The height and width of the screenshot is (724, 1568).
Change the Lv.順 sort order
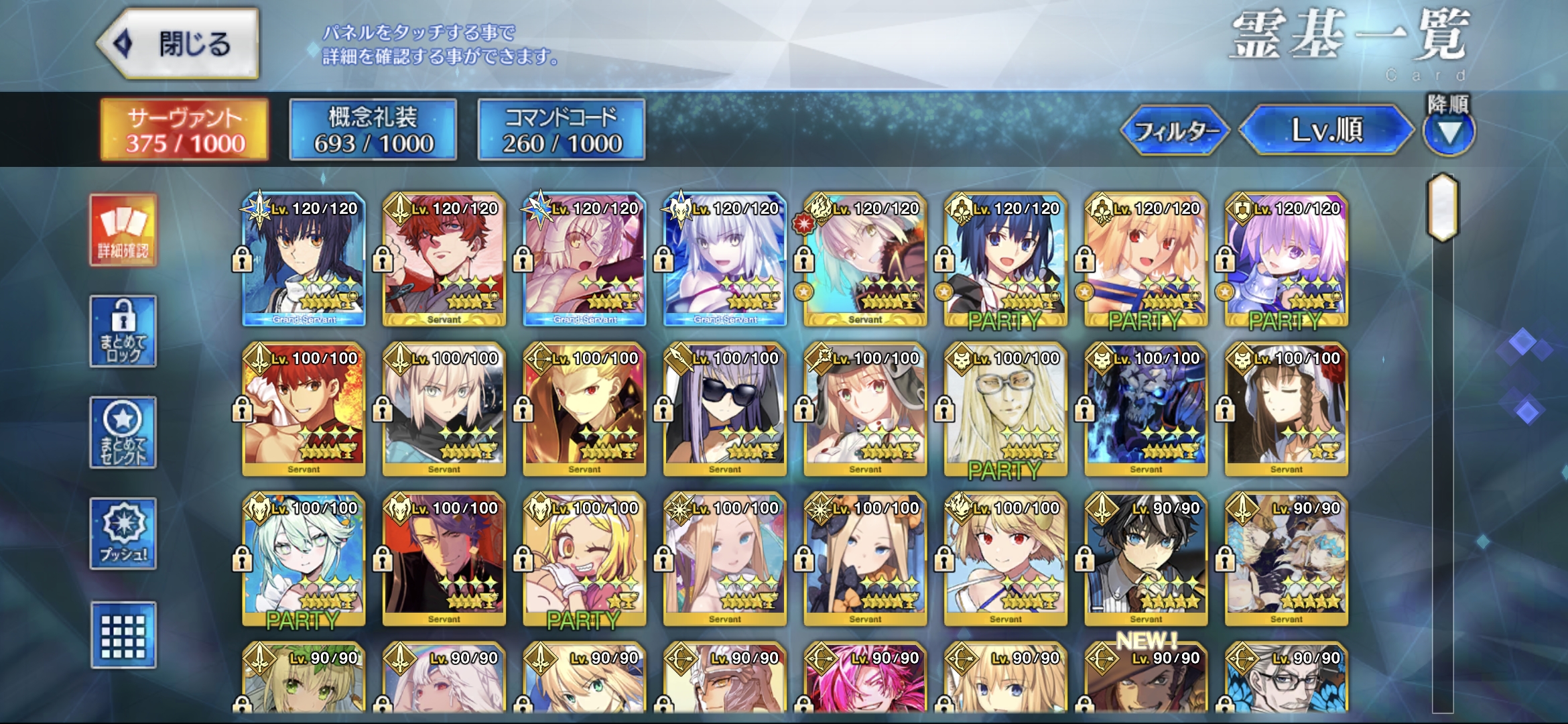click(x=1326, y=130)
